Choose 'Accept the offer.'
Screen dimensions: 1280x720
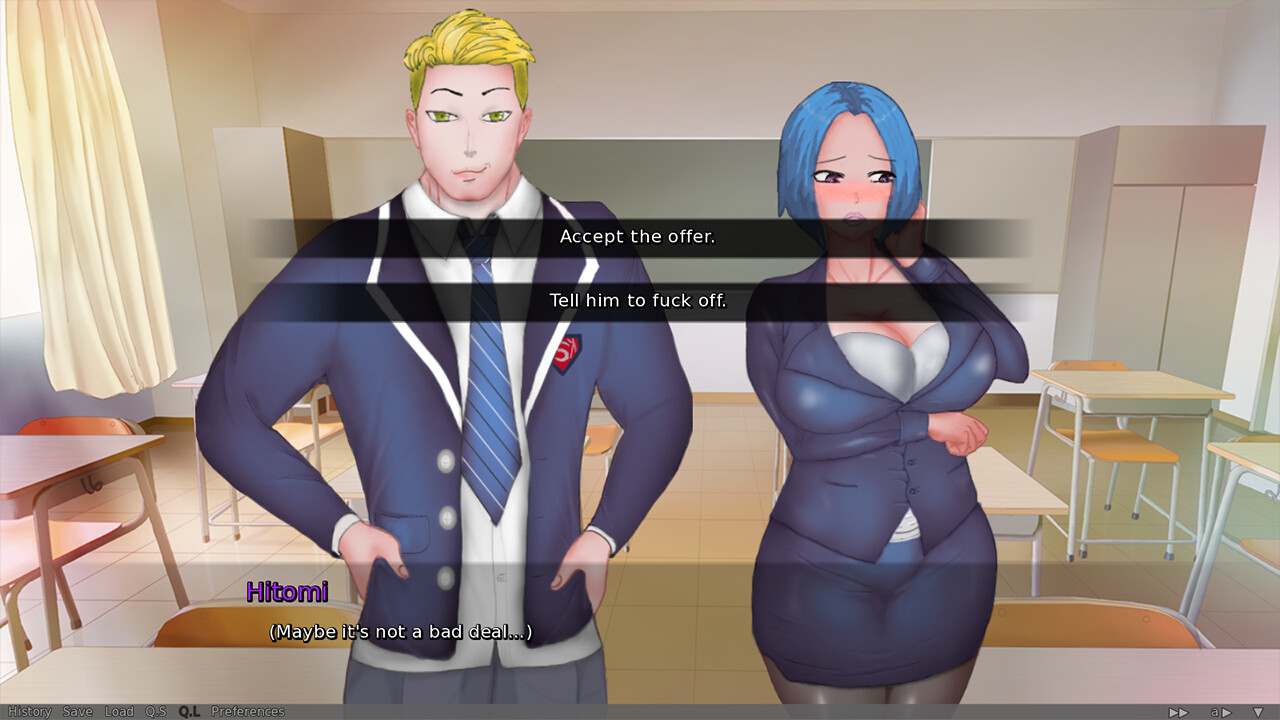point(638,237)
